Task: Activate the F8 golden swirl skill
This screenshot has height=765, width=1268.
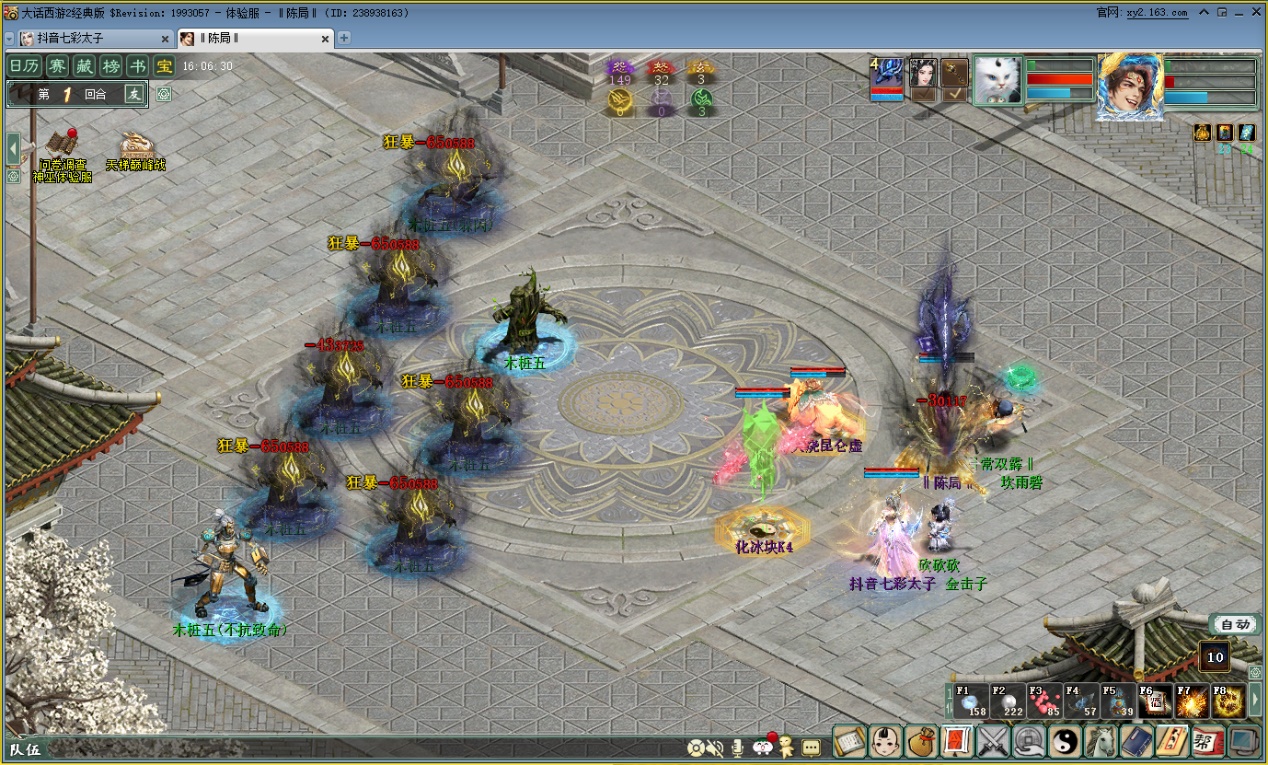Action: 1227,700
